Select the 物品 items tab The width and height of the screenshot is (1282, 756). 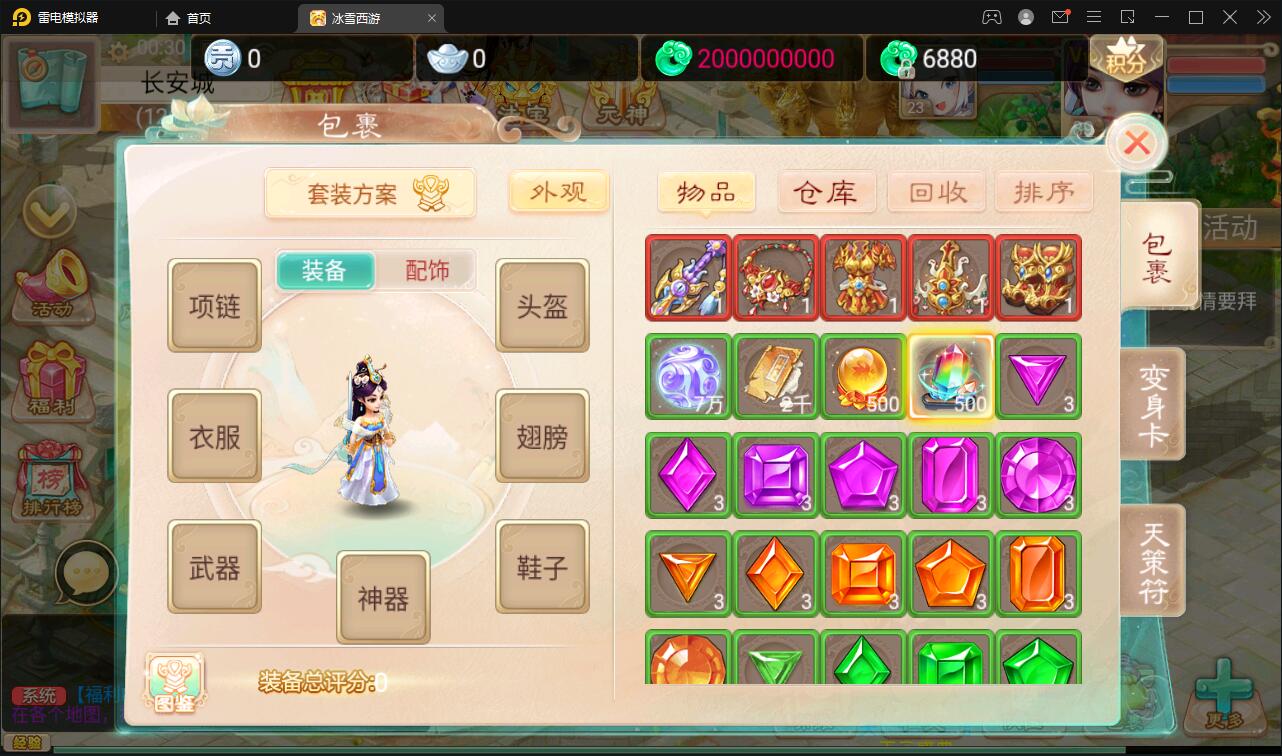coord(704,191)
